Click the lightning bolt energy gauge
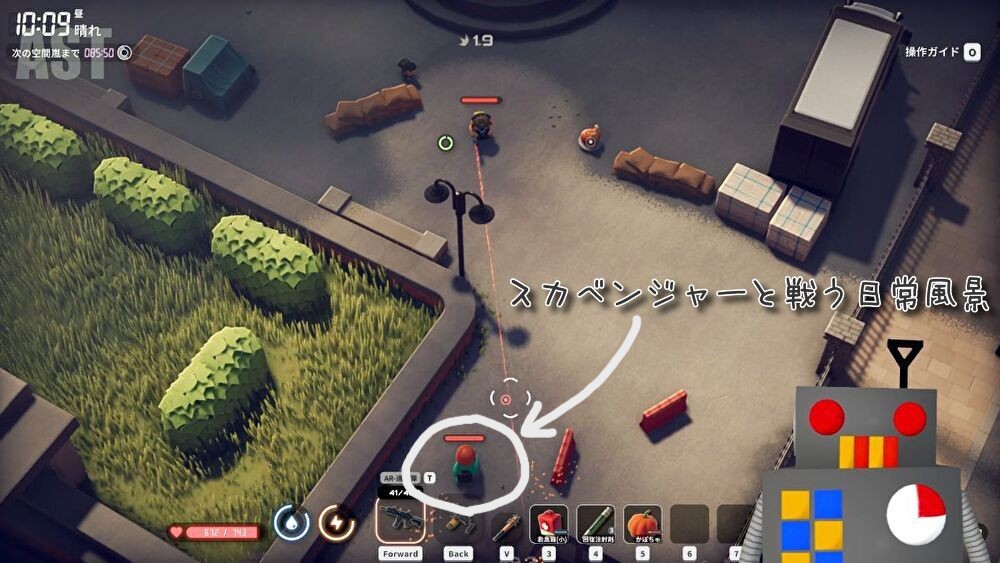Screen dimensions: 1000x563 point(336,521)
